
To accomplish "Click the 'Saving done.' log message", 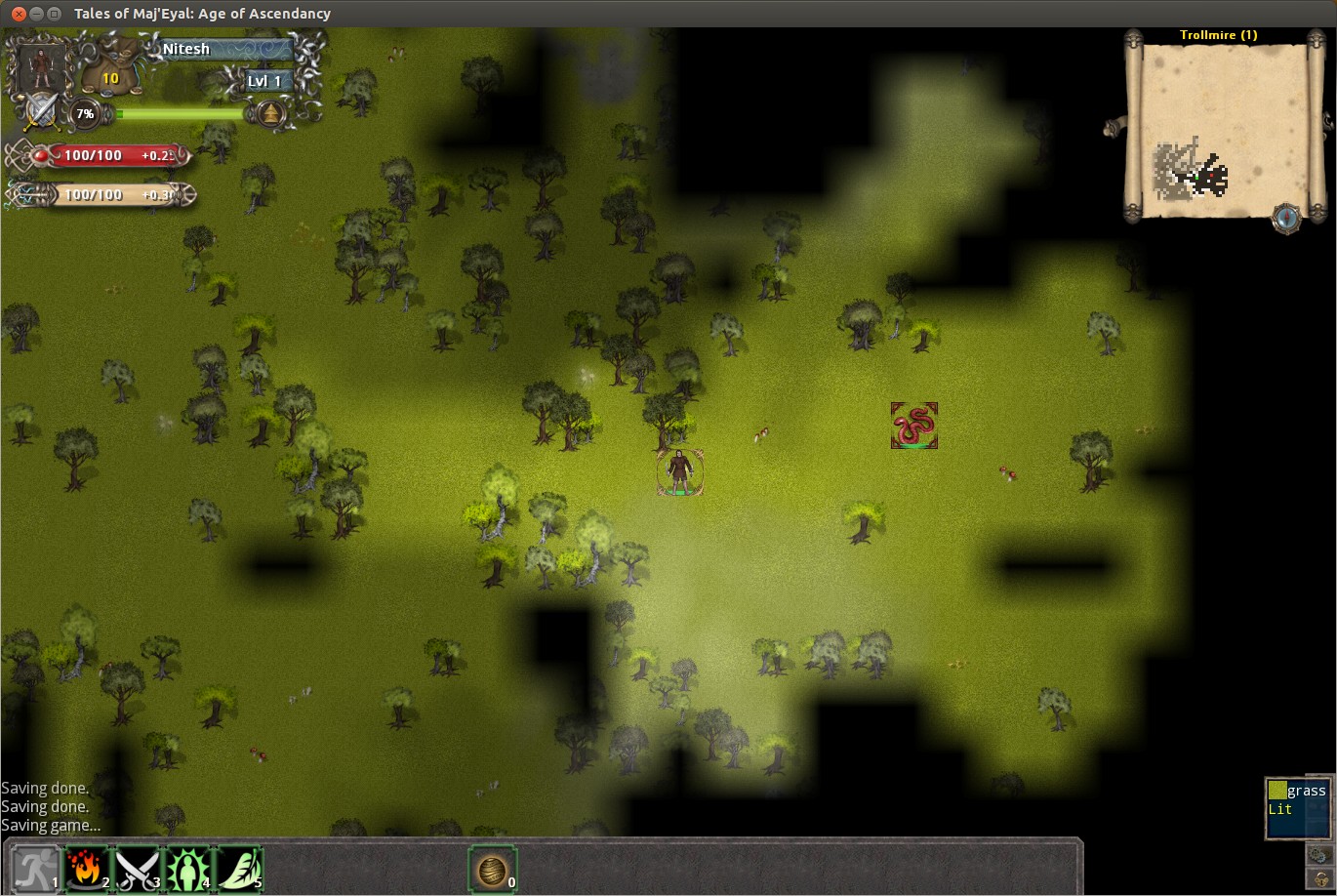I will [45, 788].
